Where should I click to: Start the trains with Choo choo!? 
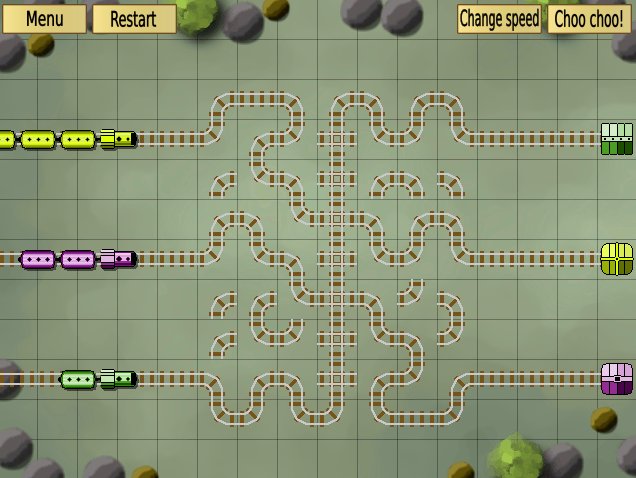[589, 18]
